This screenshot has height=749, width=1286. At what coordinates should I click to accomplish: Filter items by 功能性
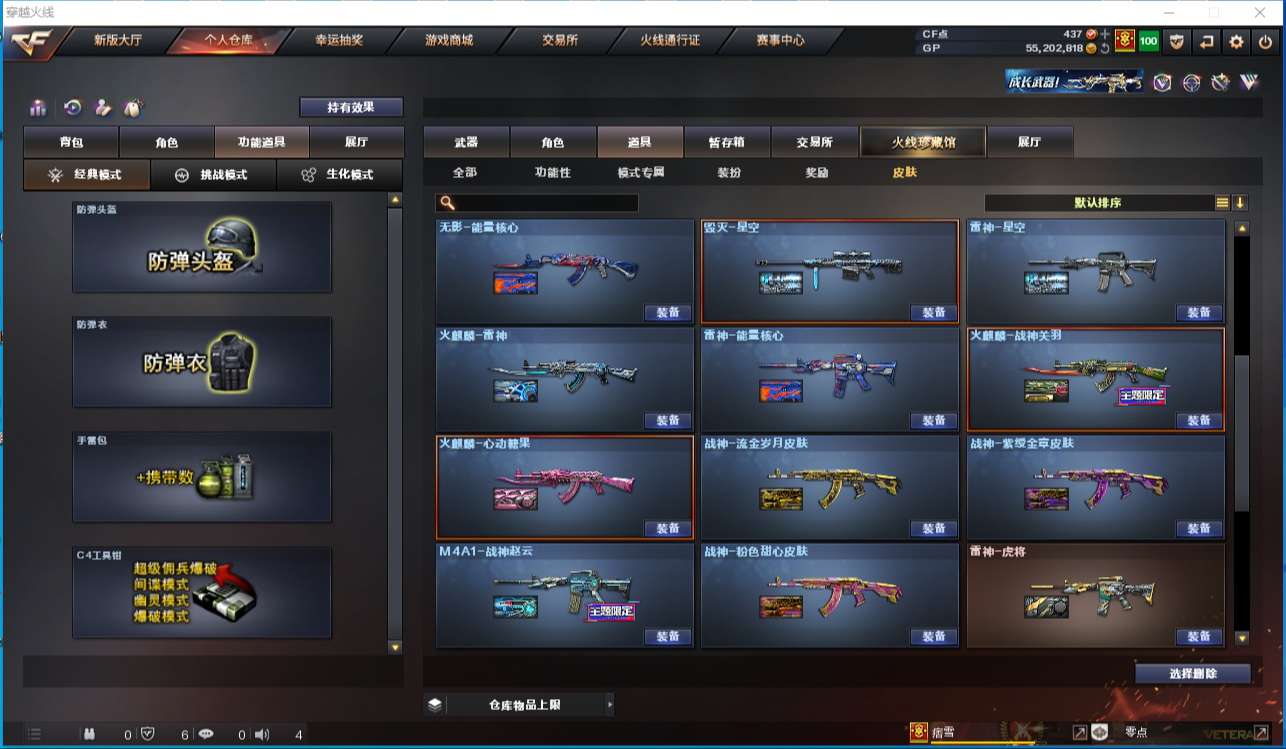point(553,172)
